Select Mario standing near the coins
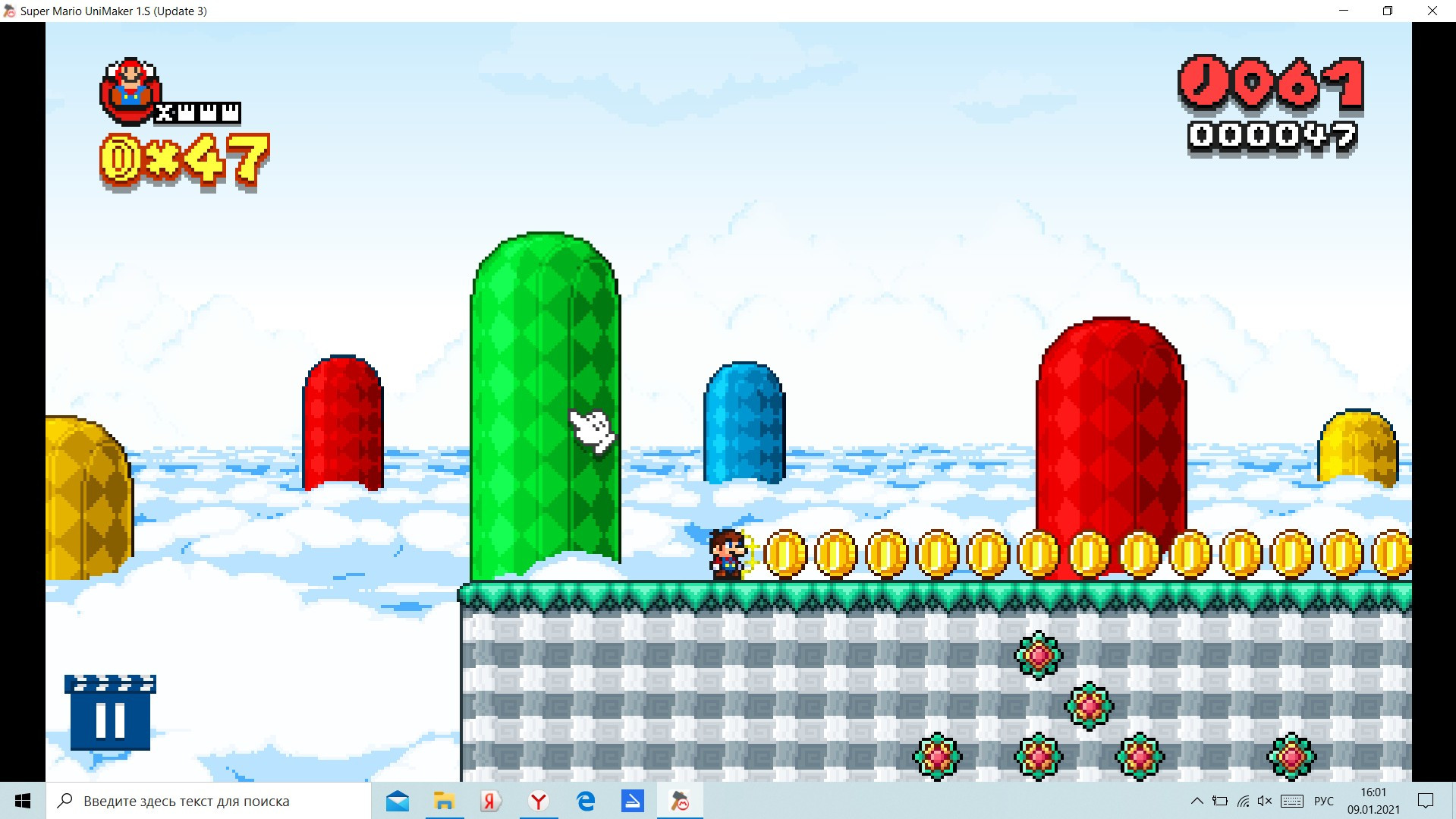Image resolution: width=1456 pixels, height=819 pixels. pyautogui.click(x=725, y=554)
